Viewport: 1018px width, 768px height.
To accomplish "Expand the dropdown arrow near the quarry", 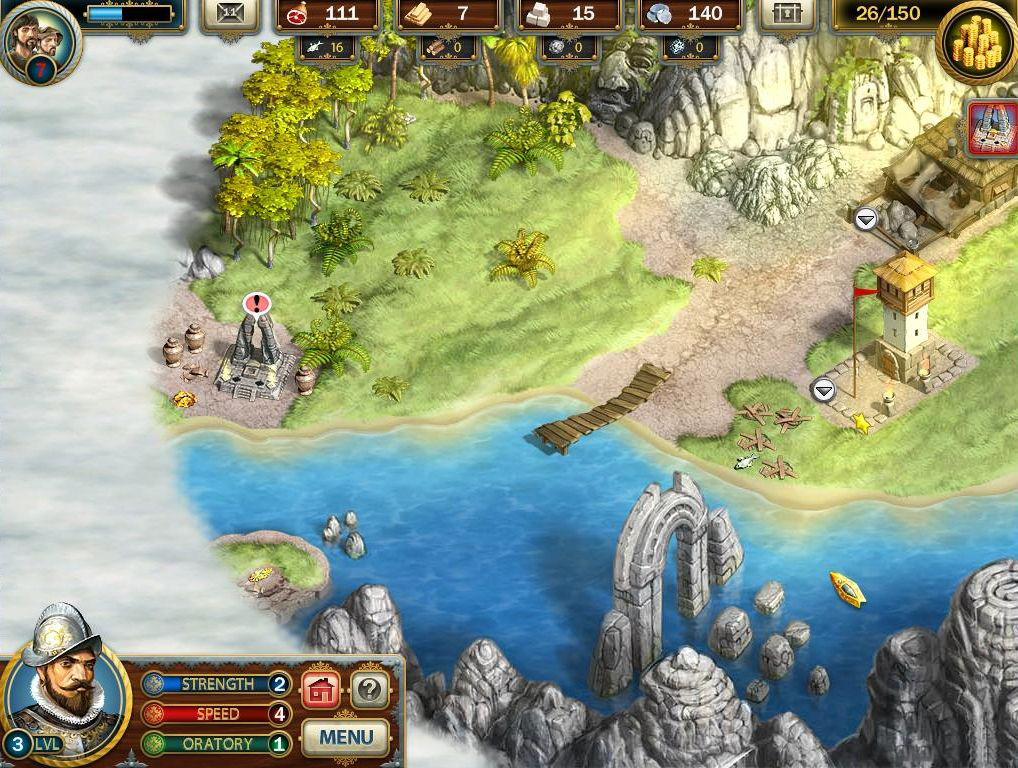I will click(x=866, y=218).
